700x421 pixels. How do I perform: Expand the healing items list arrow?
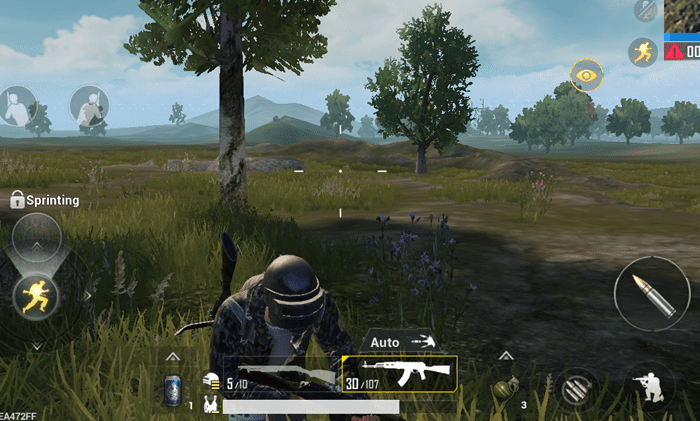click(172, 357)
